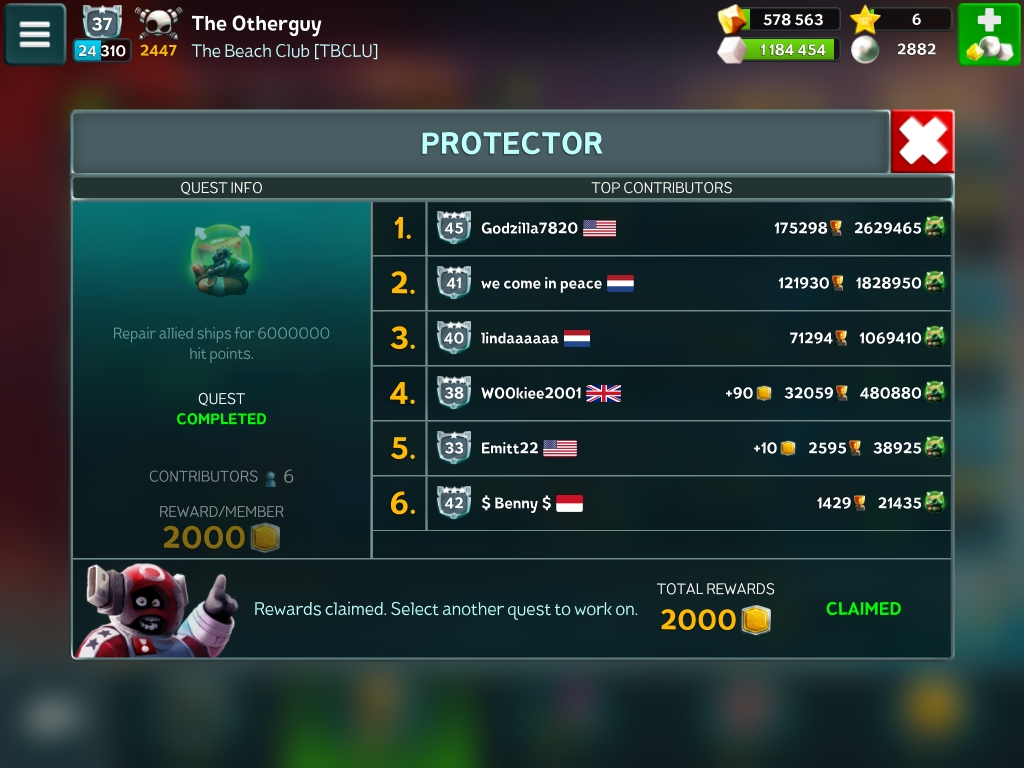Select contributor row Godzilla7820
The image size is (1024, 768).
coord(661,228)
